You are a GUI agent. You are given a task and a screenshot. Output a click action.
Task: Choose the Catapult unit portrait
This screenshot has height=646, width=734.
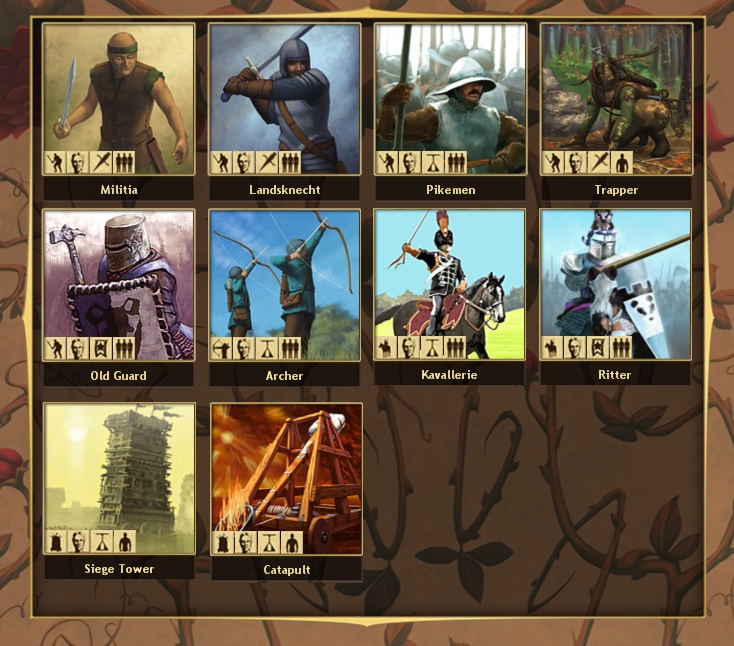pyautogui.click(x=285, y=478)
